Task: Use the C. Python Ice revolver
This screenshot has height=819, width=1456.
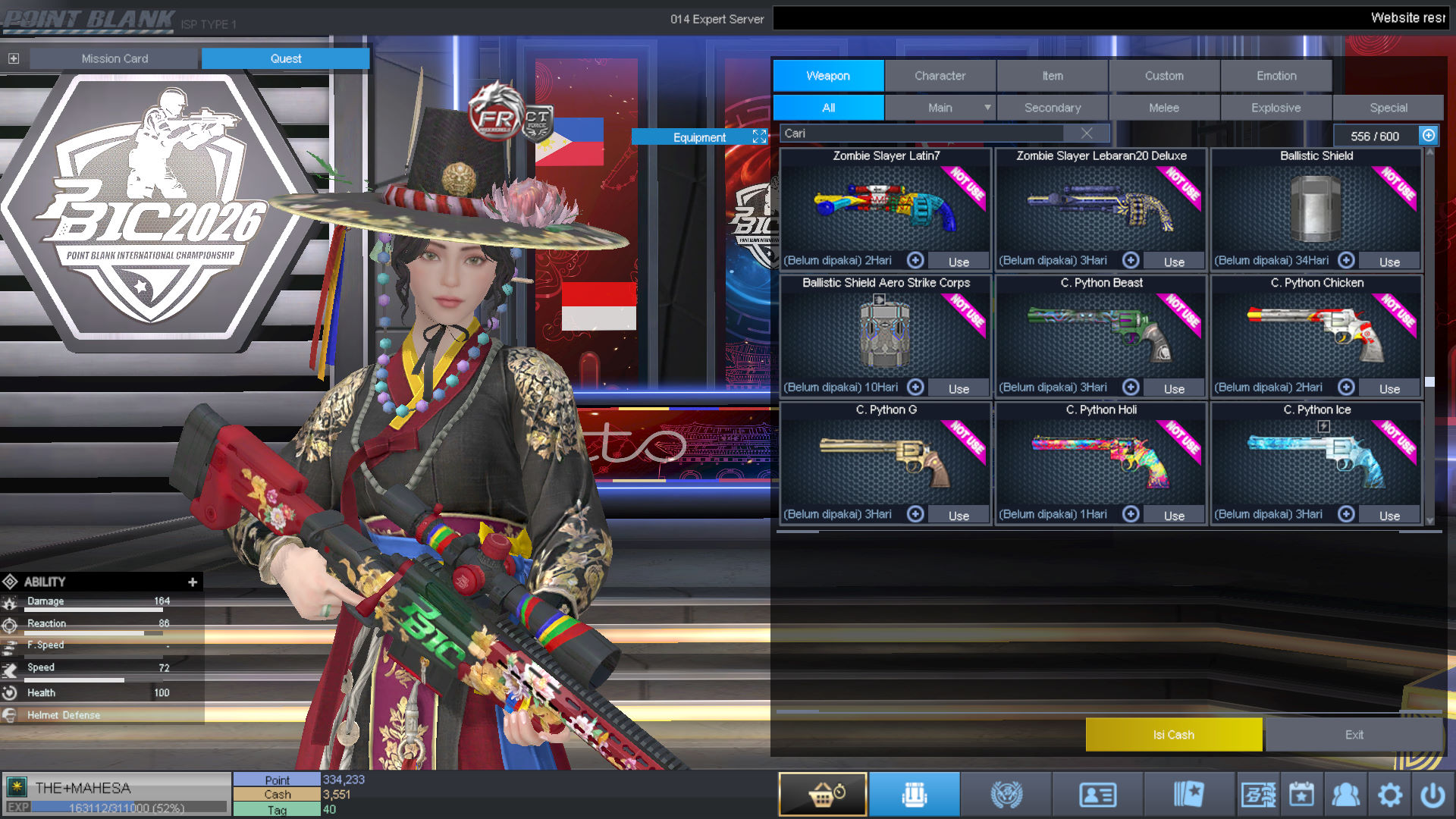Action: [1389, 516]
